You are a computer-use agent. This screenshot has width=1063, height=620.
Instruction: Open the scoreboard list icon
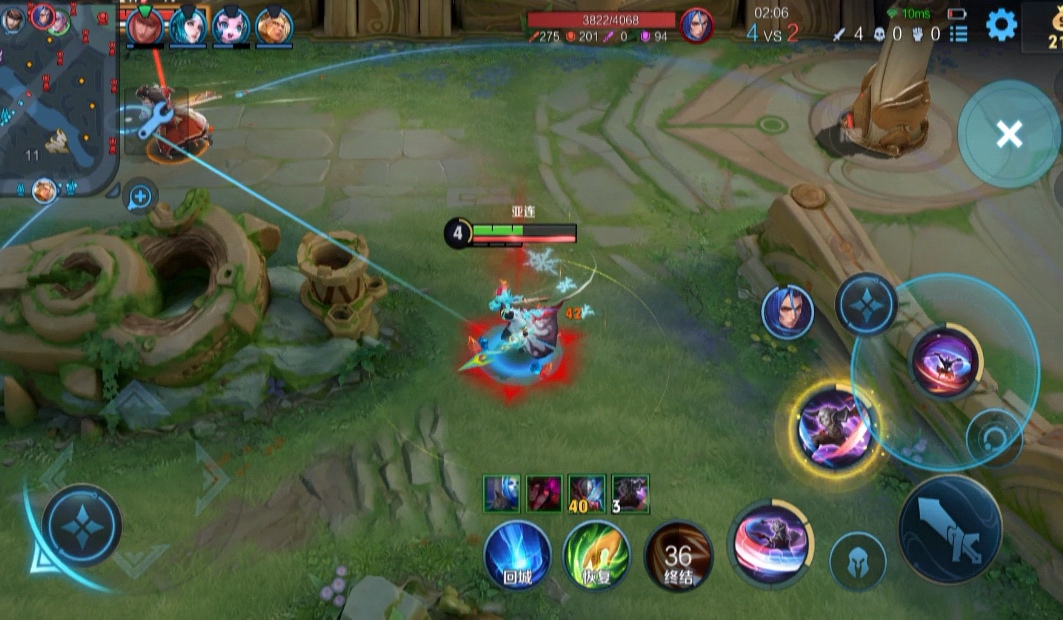[958, 34]
